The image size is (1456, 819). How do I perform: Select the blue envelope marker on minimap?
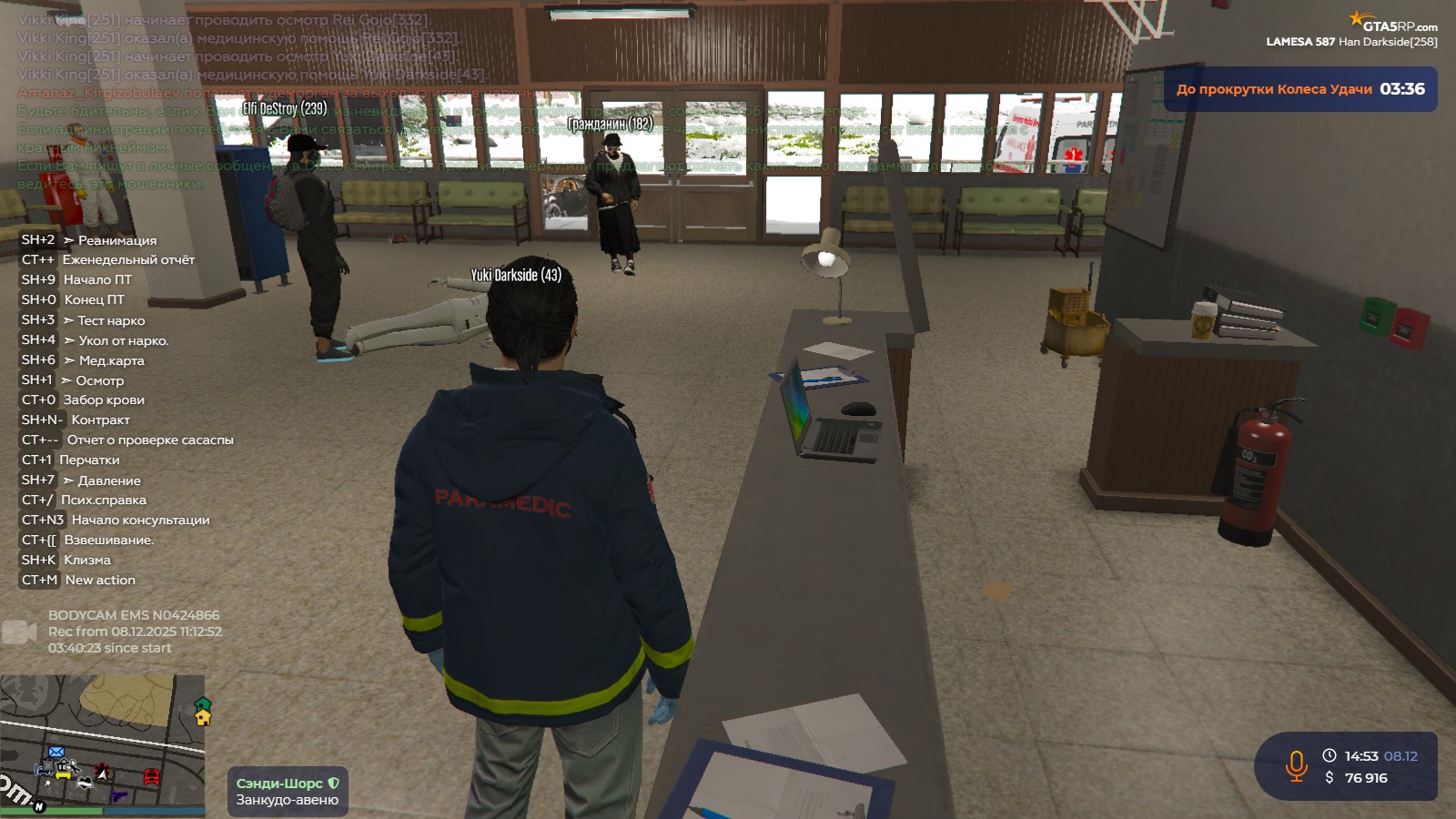point(56,752)
